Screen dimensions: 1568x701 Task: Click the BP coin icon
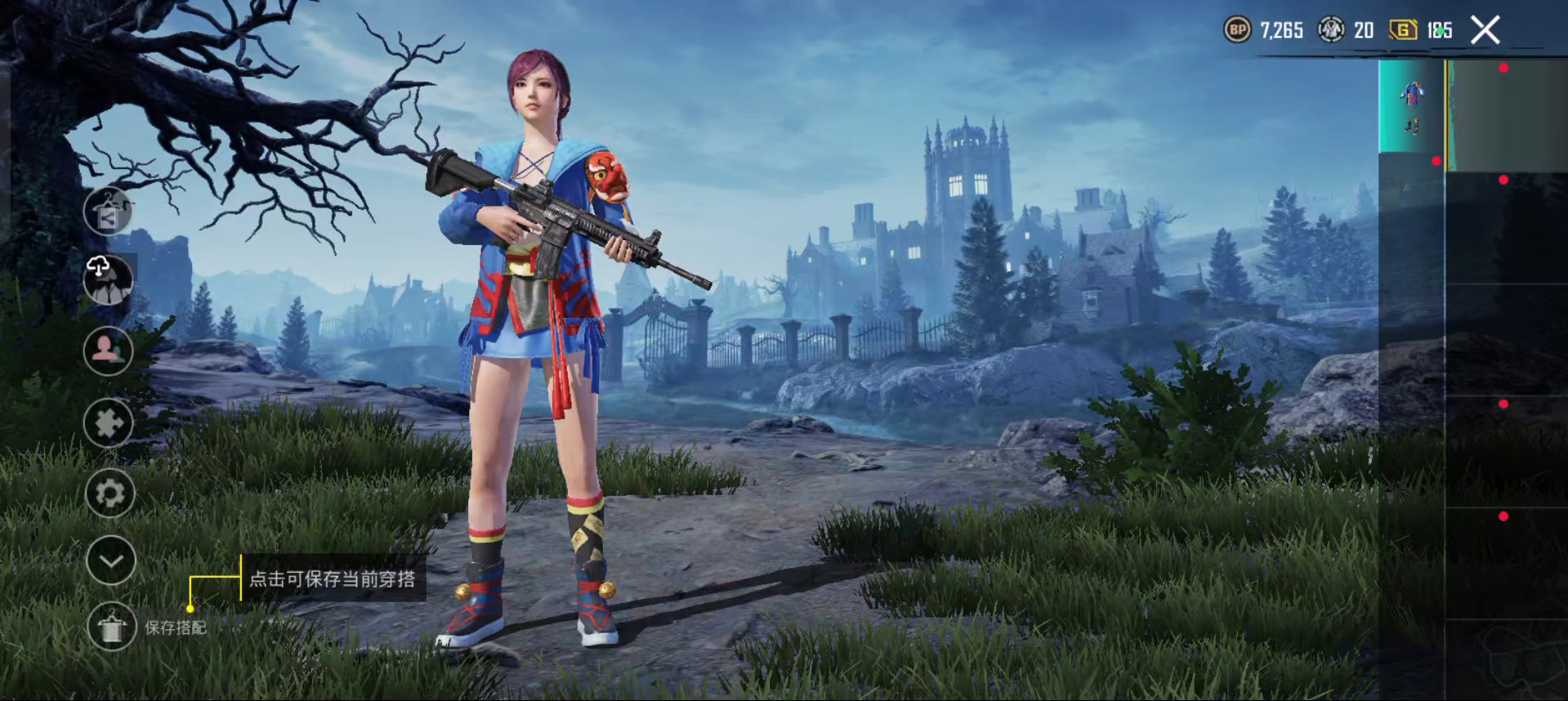[1237, 29]
